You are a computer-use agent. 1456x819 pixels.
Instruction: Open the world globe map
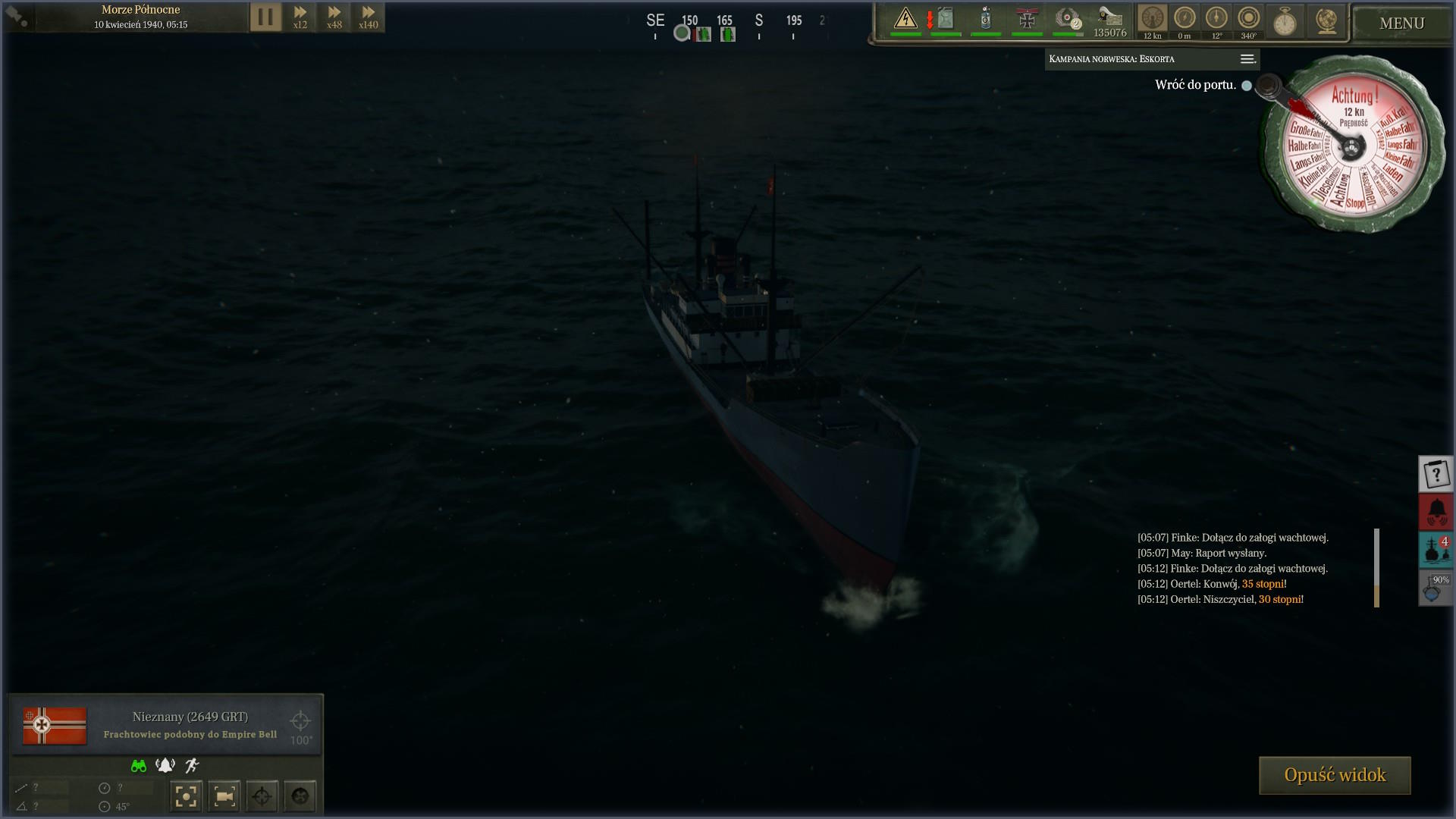tap(1326, 21)
